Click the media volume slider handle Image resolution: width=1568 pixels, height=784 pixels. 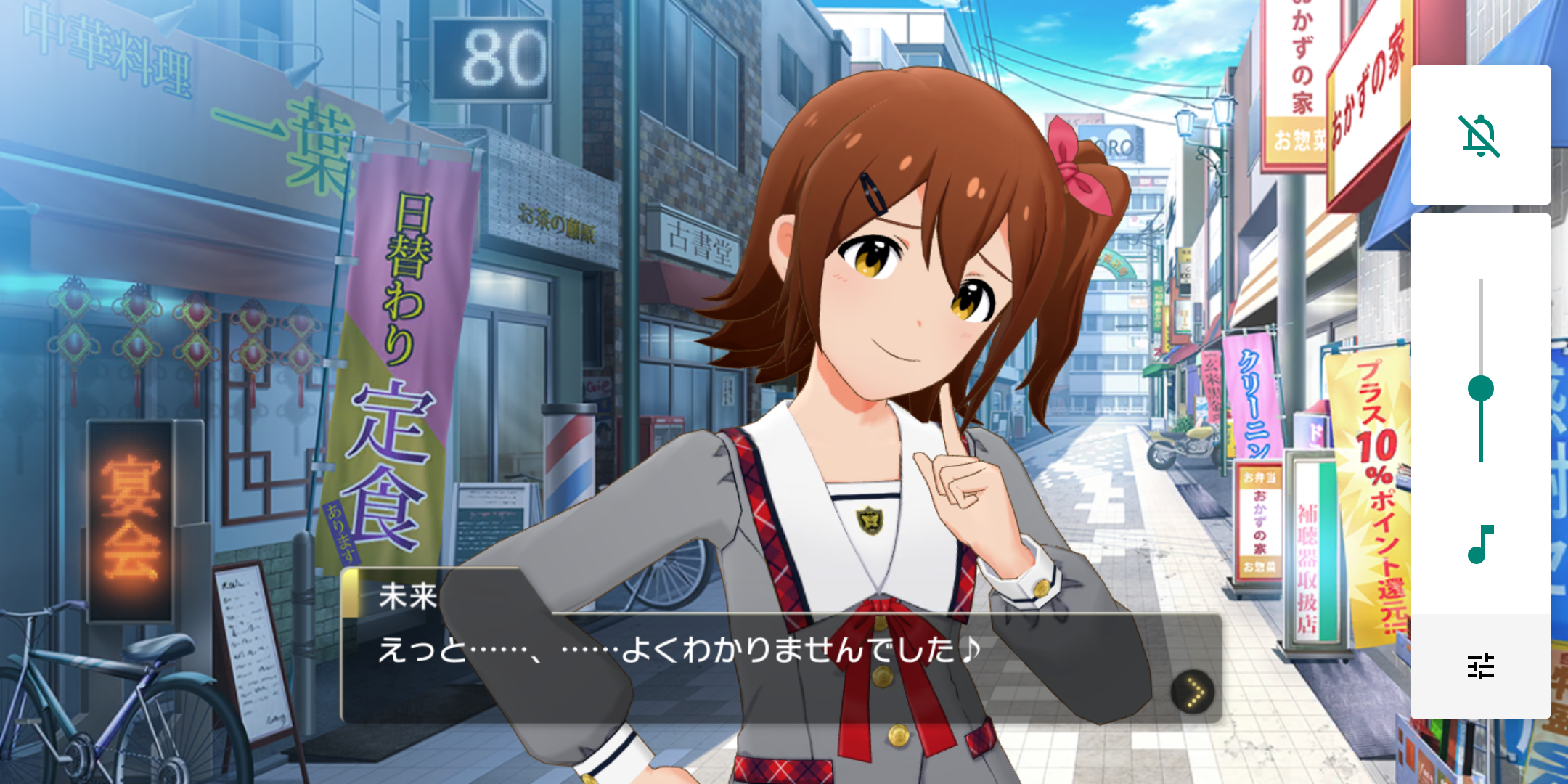1480,389
